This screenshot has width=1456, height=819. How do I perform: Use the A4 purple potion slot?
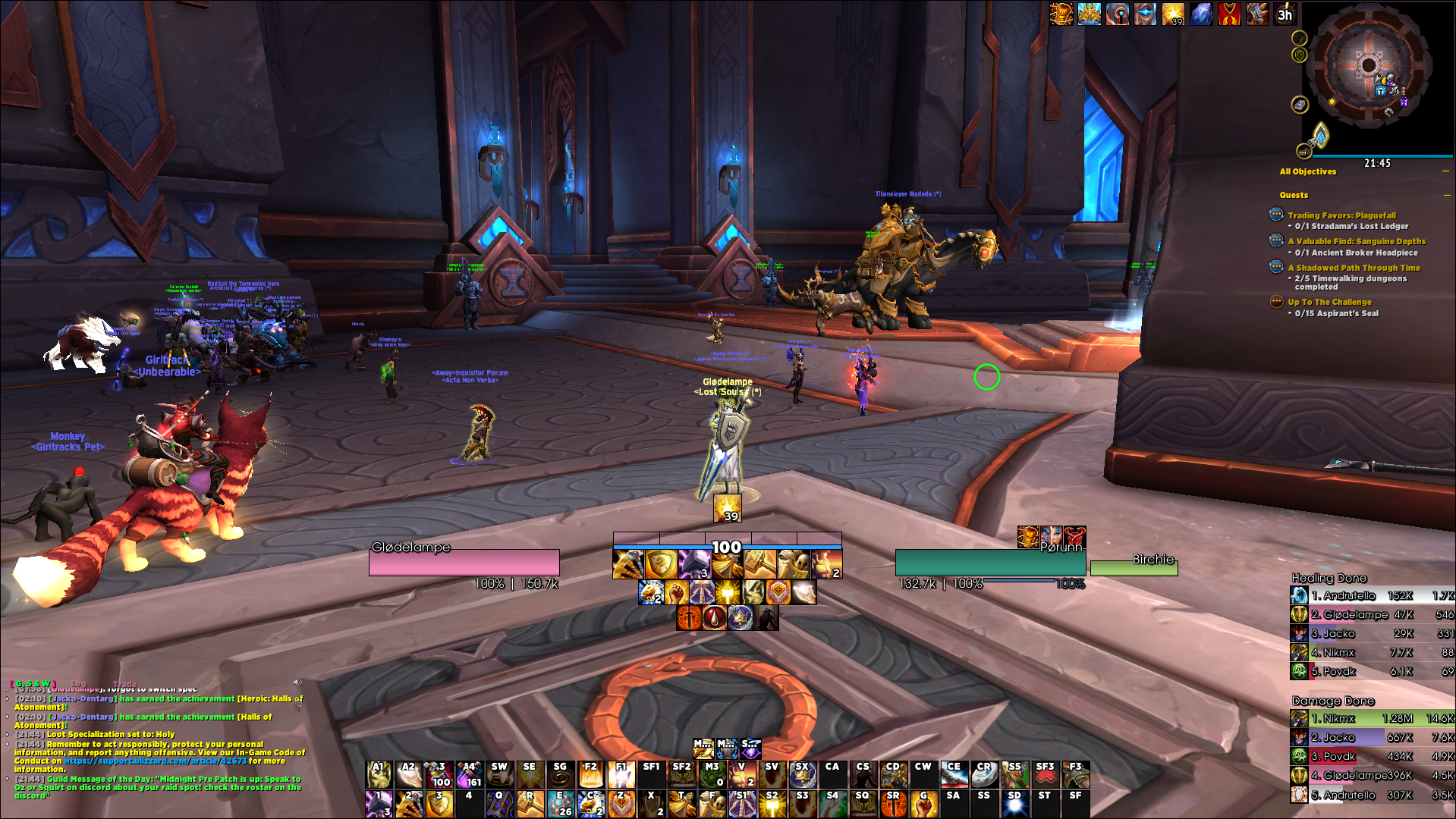470,774
